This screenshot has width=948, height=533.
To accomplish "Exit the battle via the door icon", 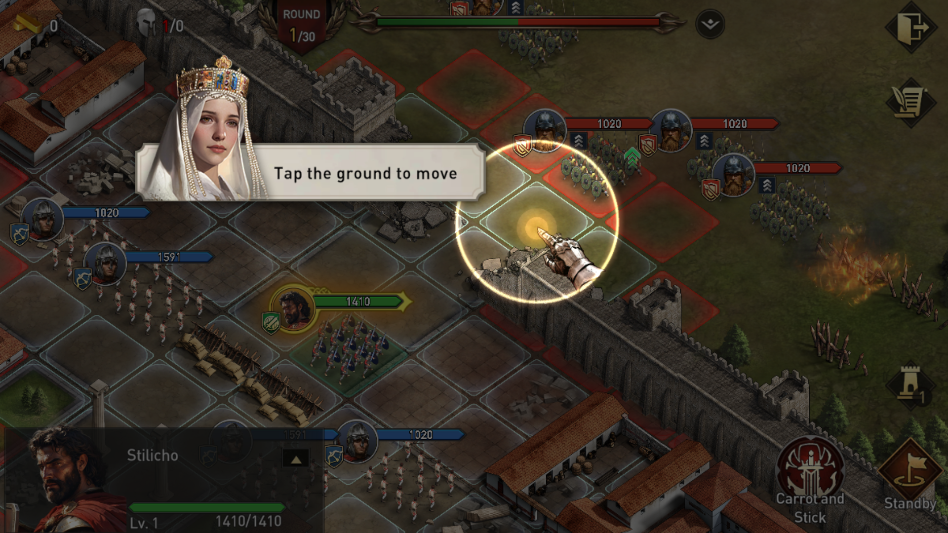I will (910, 29).
